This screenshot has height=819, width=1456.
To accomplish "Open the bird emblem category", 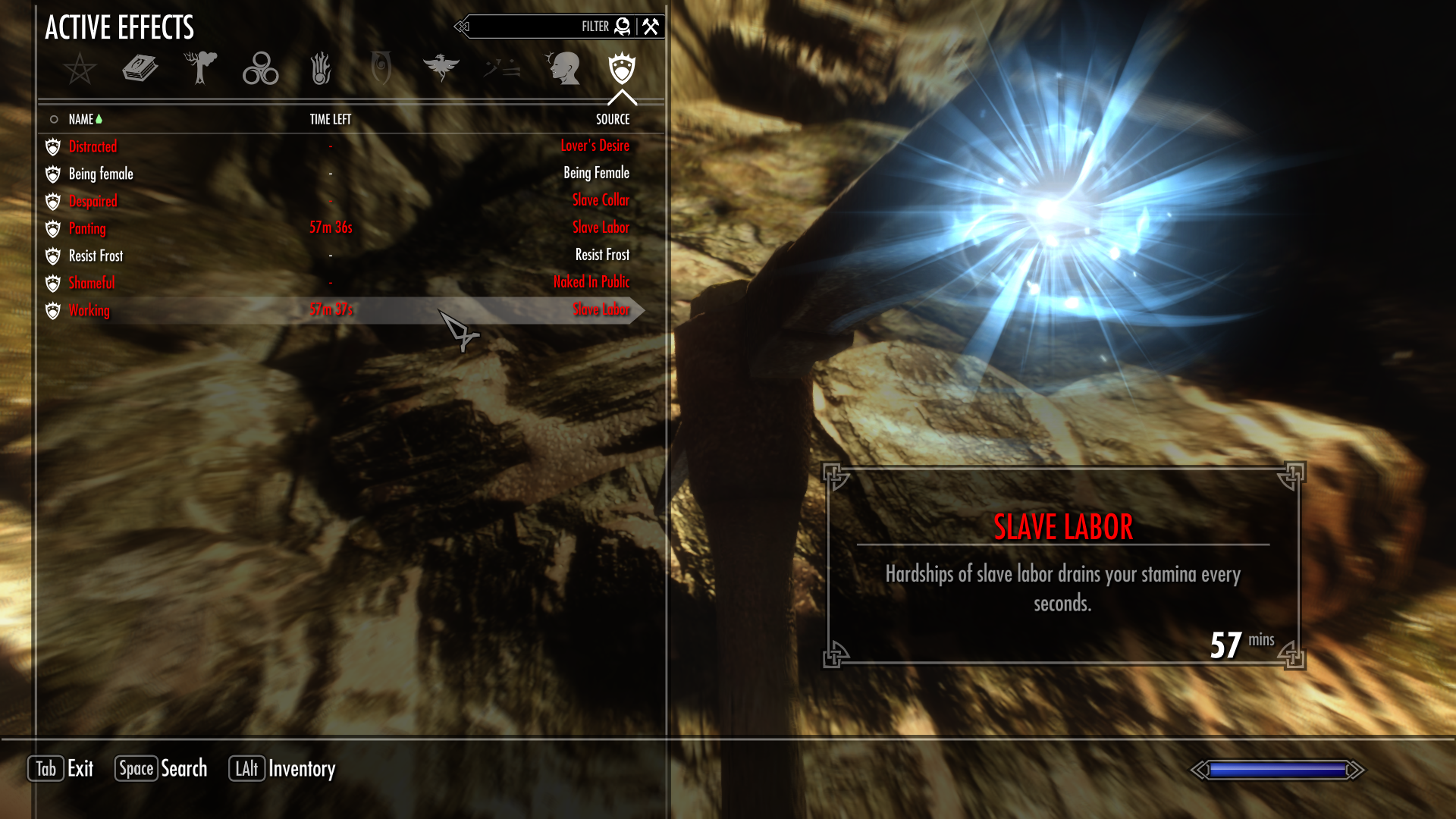I will click(441, 69).
